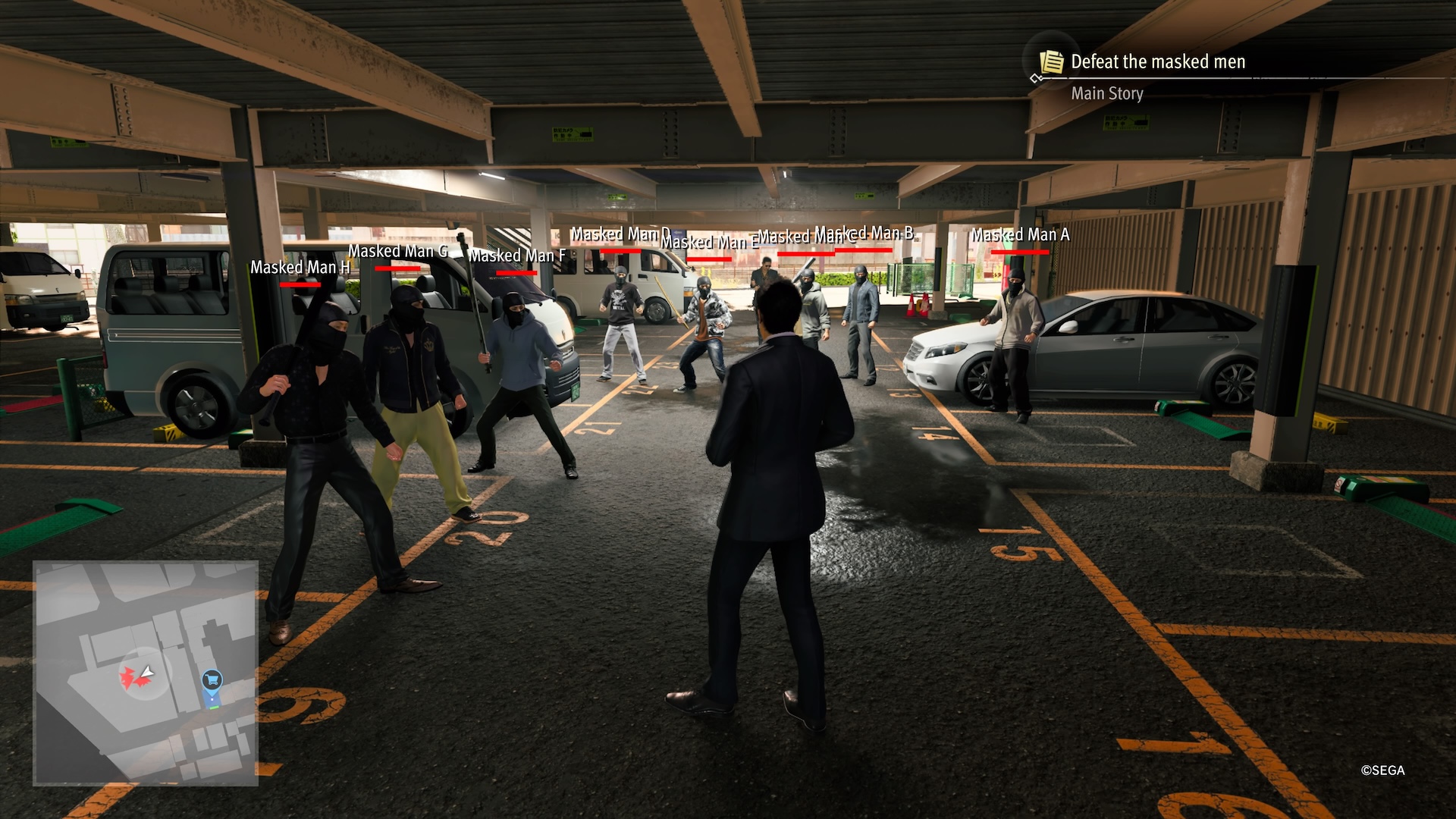Open the "Defeat the masked men" objective tracker
The width and height of the screenshot is (1456, 819).
coord(1157,62)
